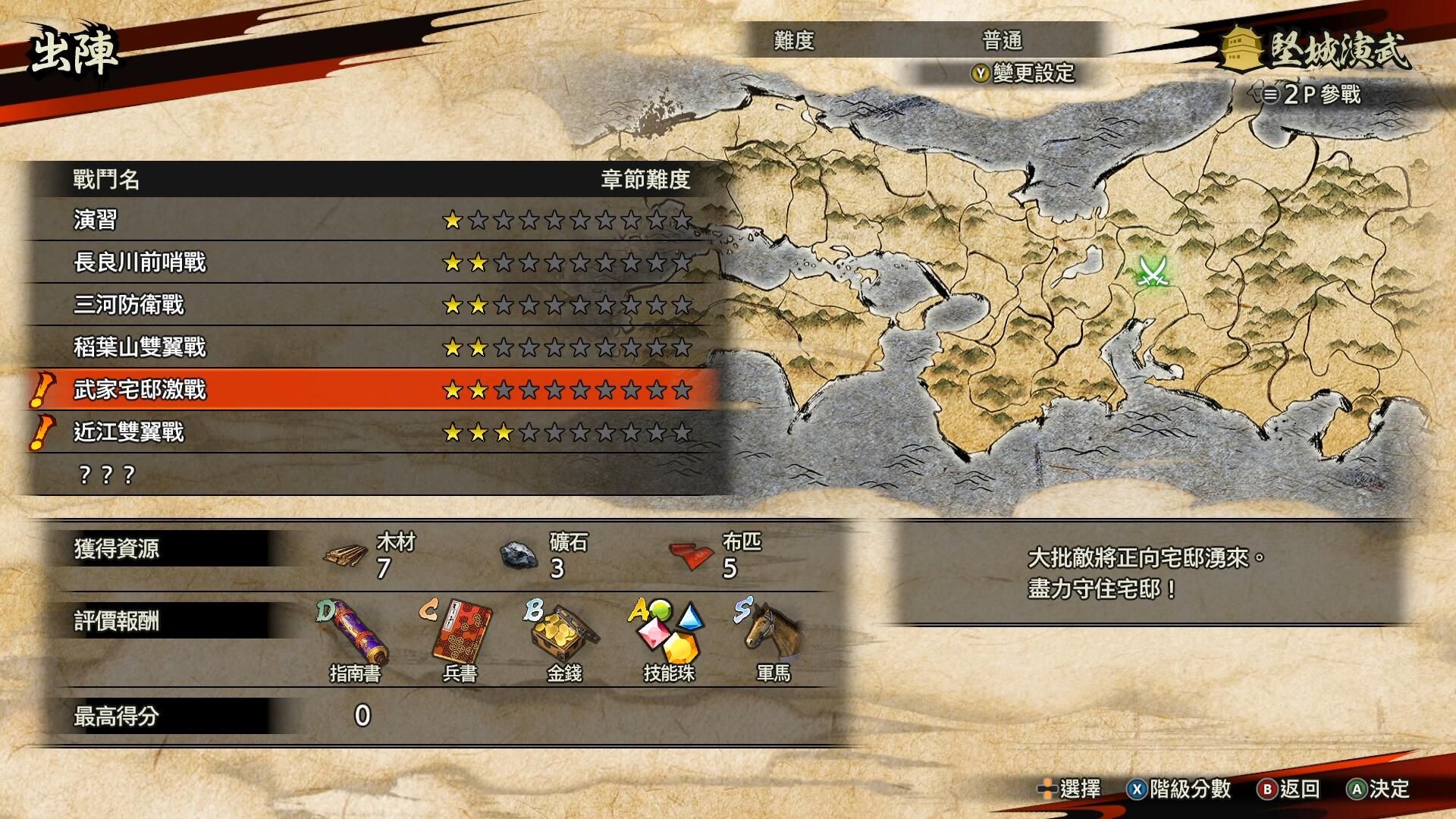The width and height of the screenshot is (1456, 819).
Task: Show the 階級分數 rank scores
Action: (1179, 789)
